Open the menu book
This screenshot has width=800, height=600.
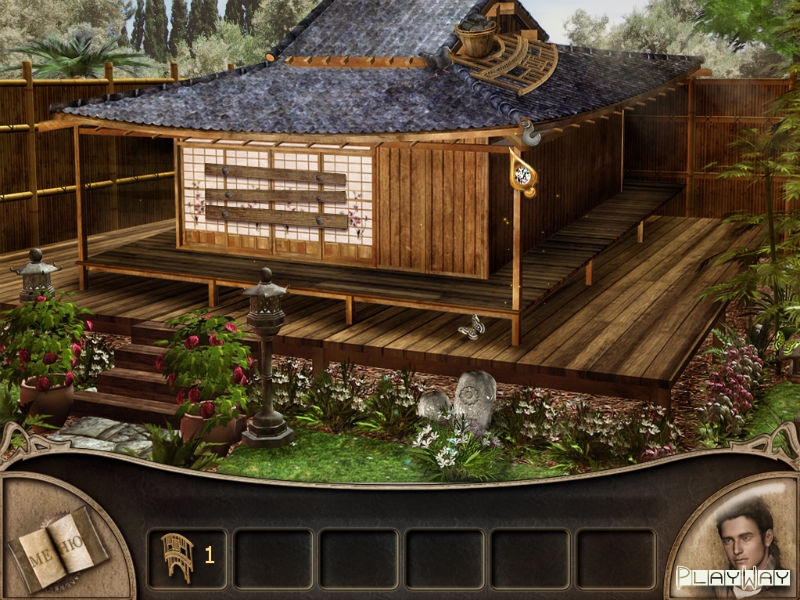coord(58,547)
